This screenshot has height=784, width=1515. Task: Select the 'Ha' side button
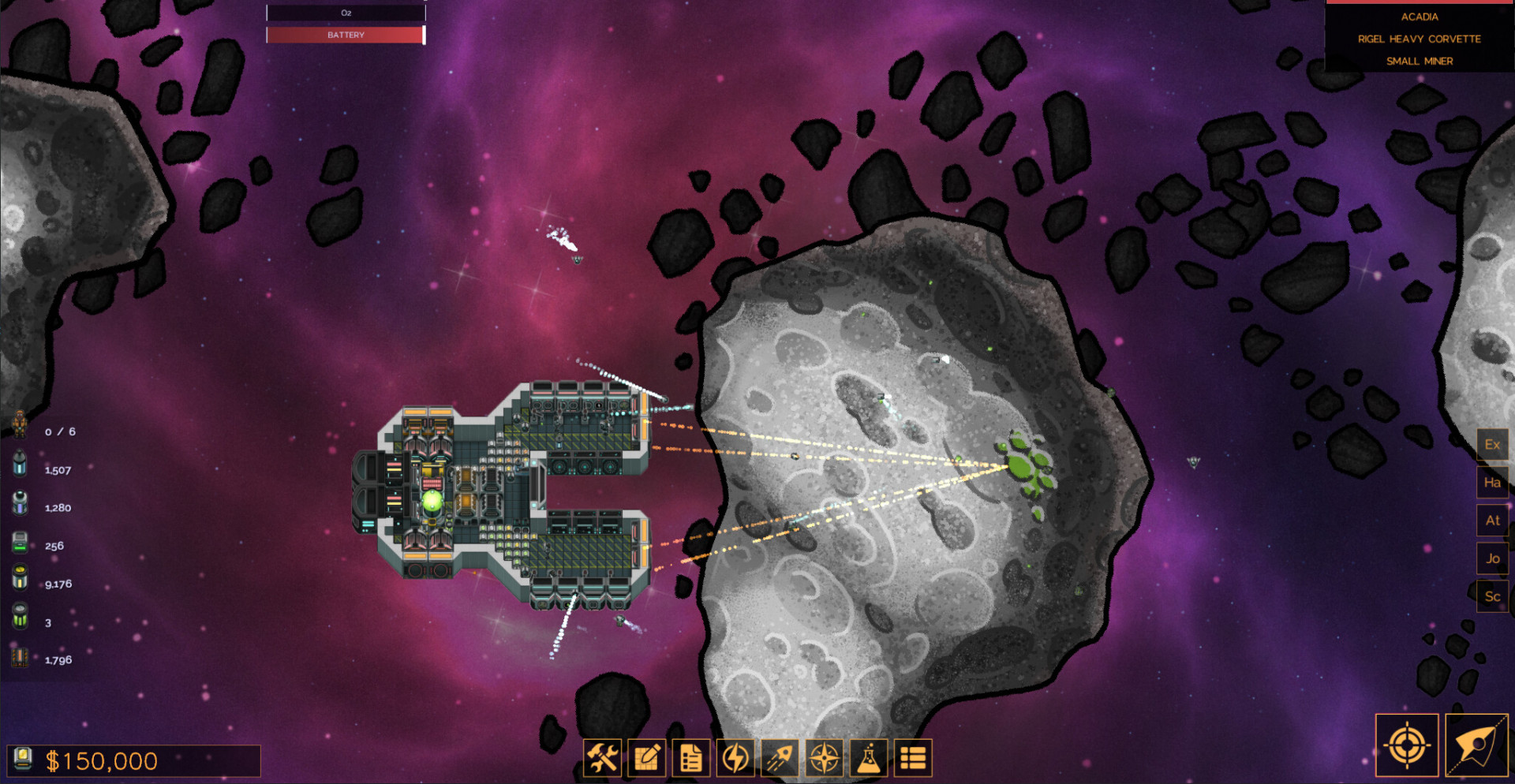click(x=1492, y=483)
